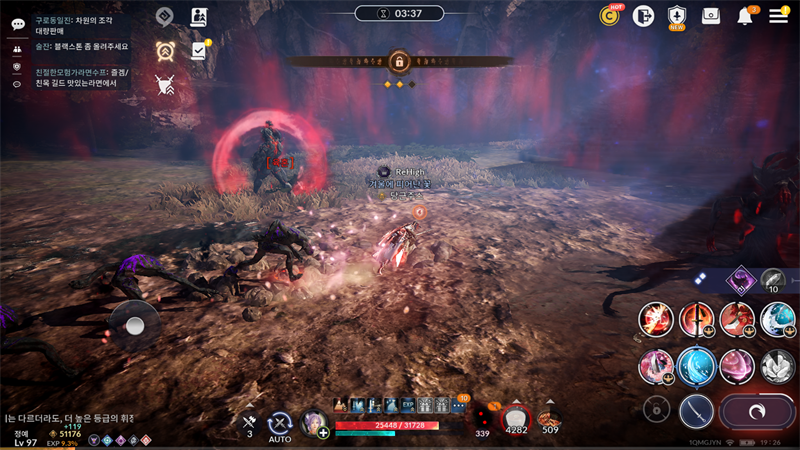The image size is (800, 450).
Task: Open the shield plus icon marked NEW
Action: pos(677,16)
